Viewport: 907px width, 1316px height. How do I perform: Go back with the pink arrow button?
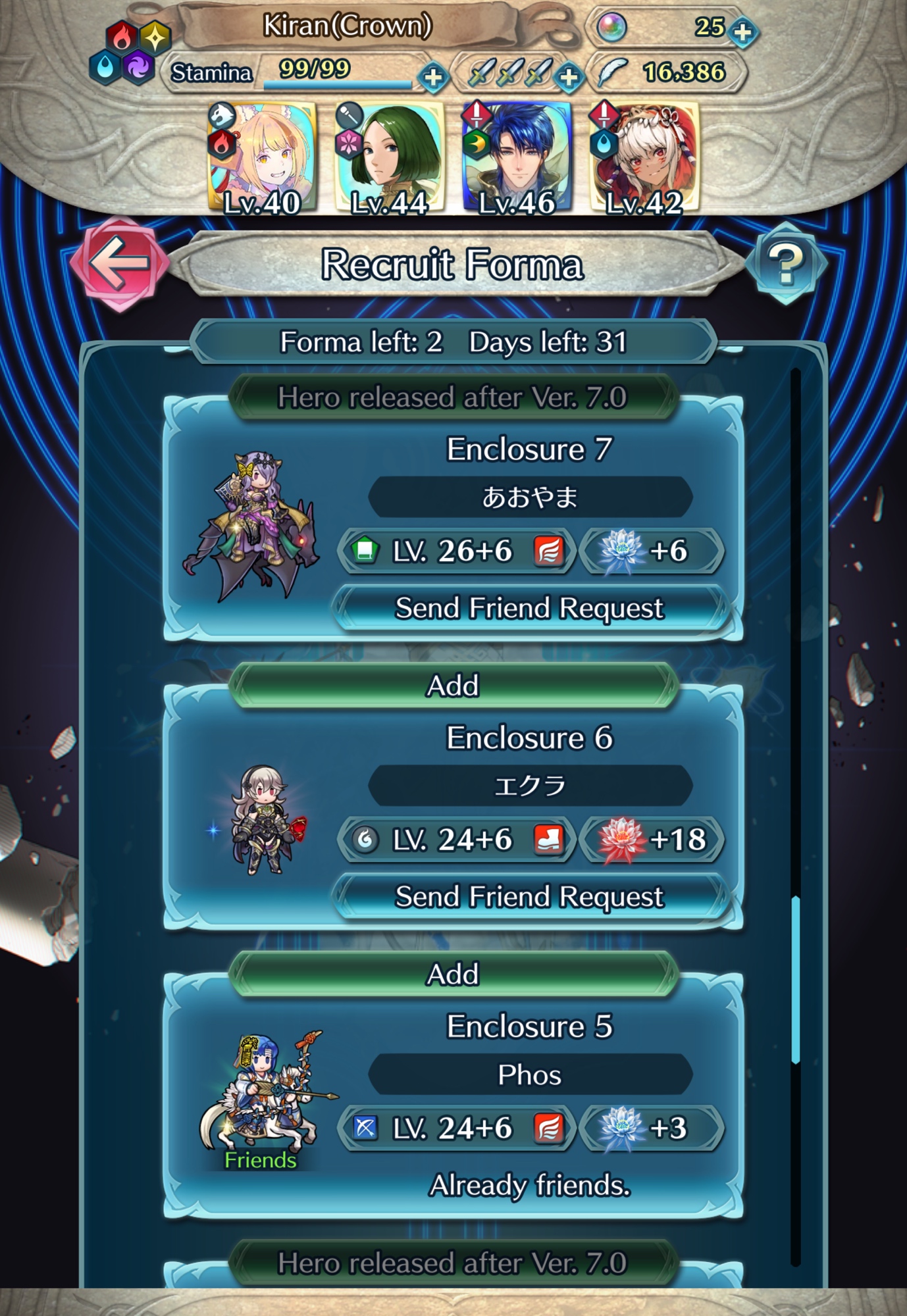tap(119, 263)
